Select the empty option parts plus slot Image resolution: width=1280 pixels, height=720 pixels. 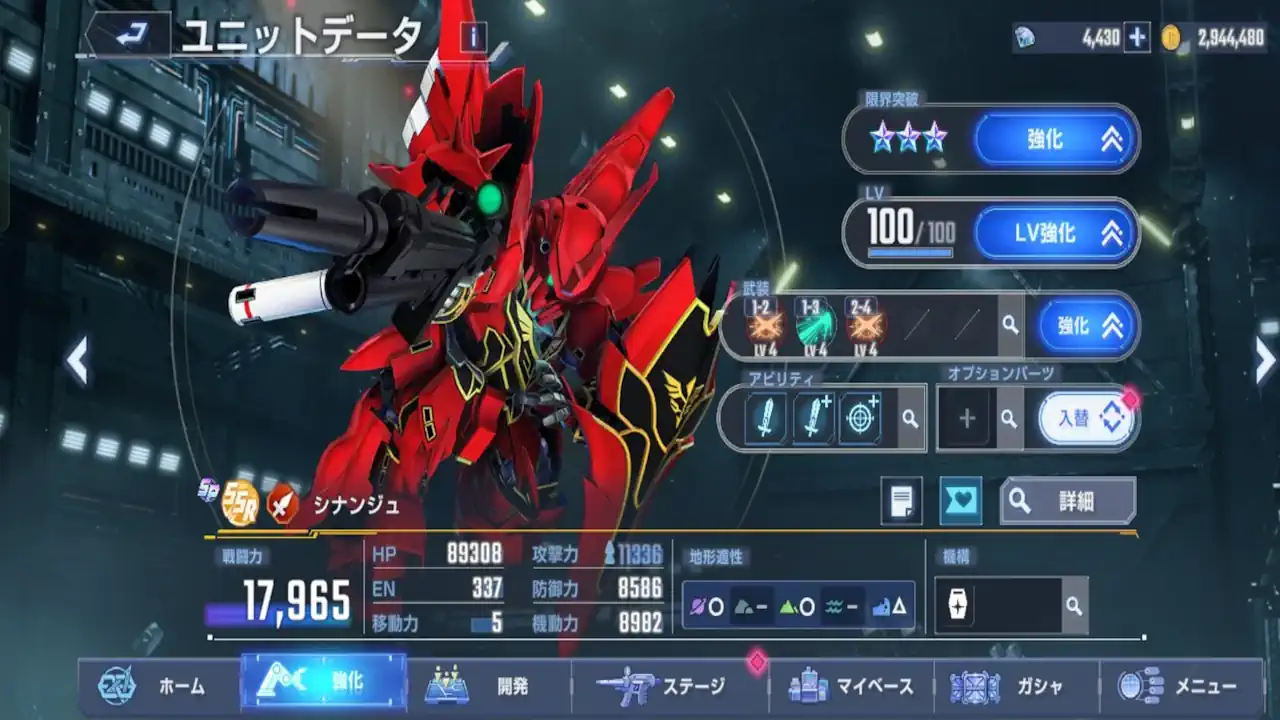coord(966,419)
